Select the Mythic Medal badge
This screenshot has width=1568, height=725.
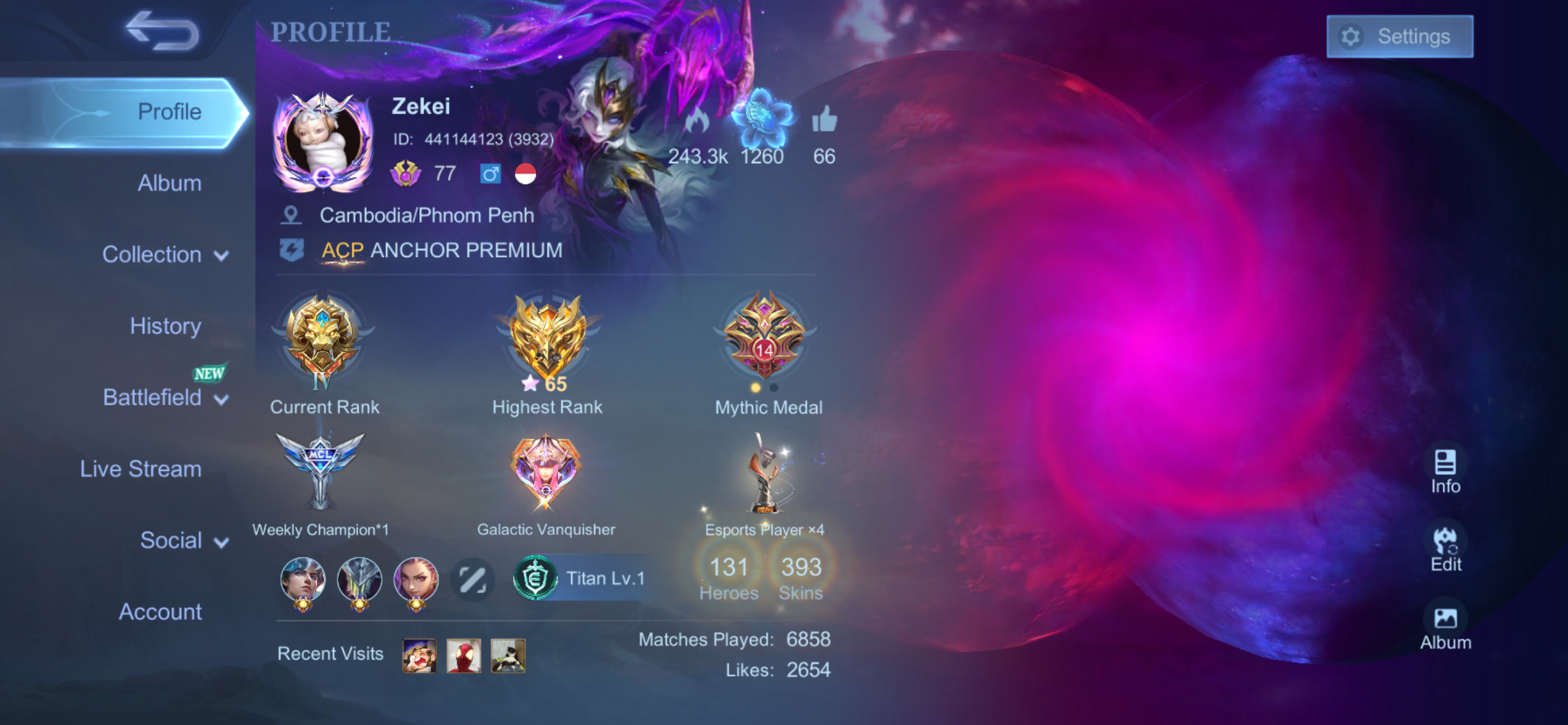764,338
